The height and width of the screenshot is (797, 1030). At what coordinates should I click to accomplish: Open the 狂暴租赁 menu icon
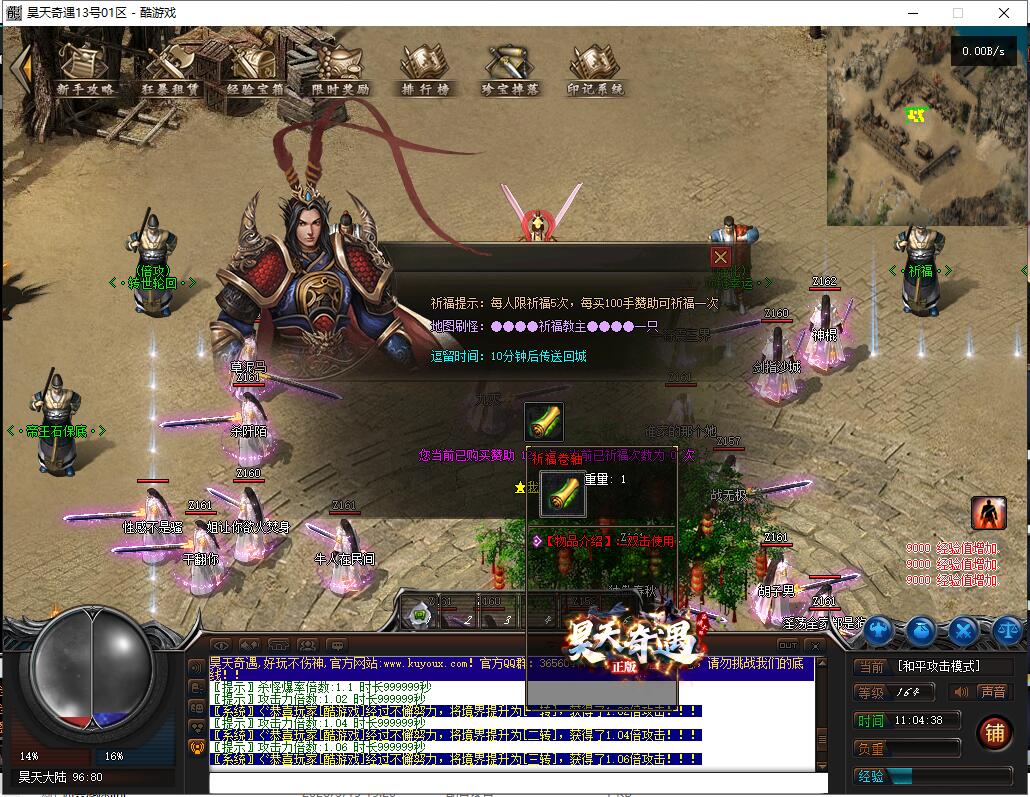pos(170,70)
